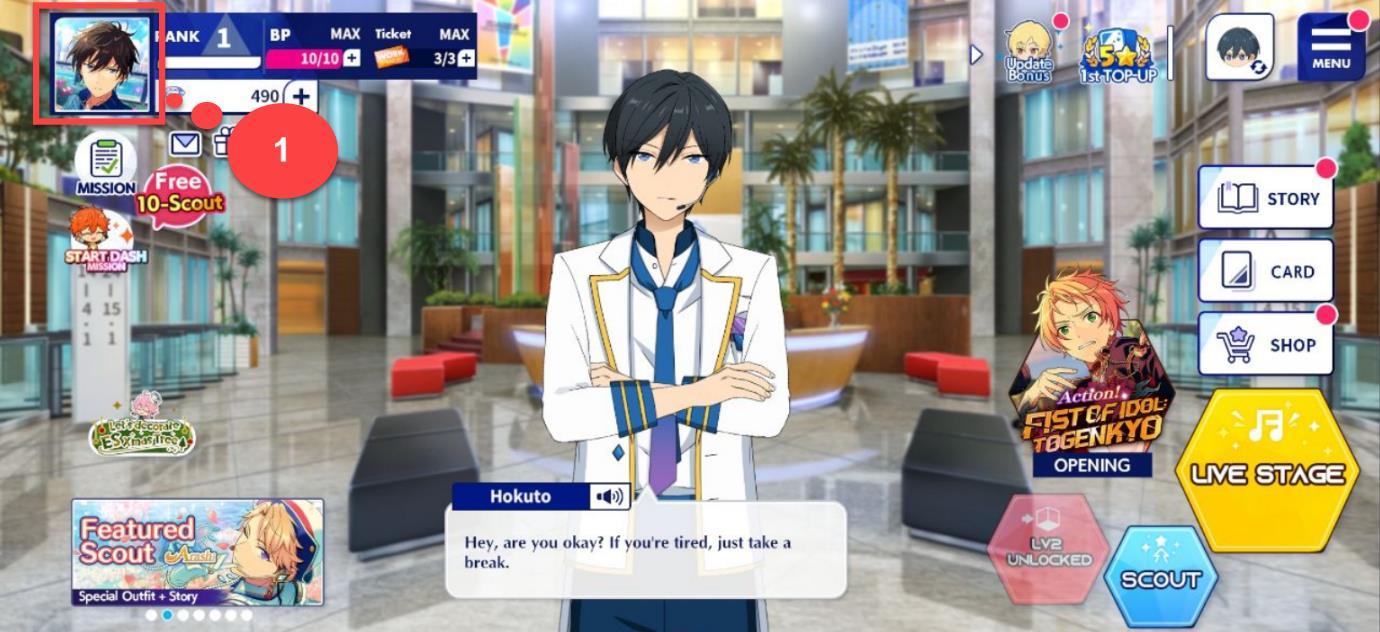Viewport: 1380px width, 632px height.
Task: Add BP with the plus button
Action: pos(352,59)
